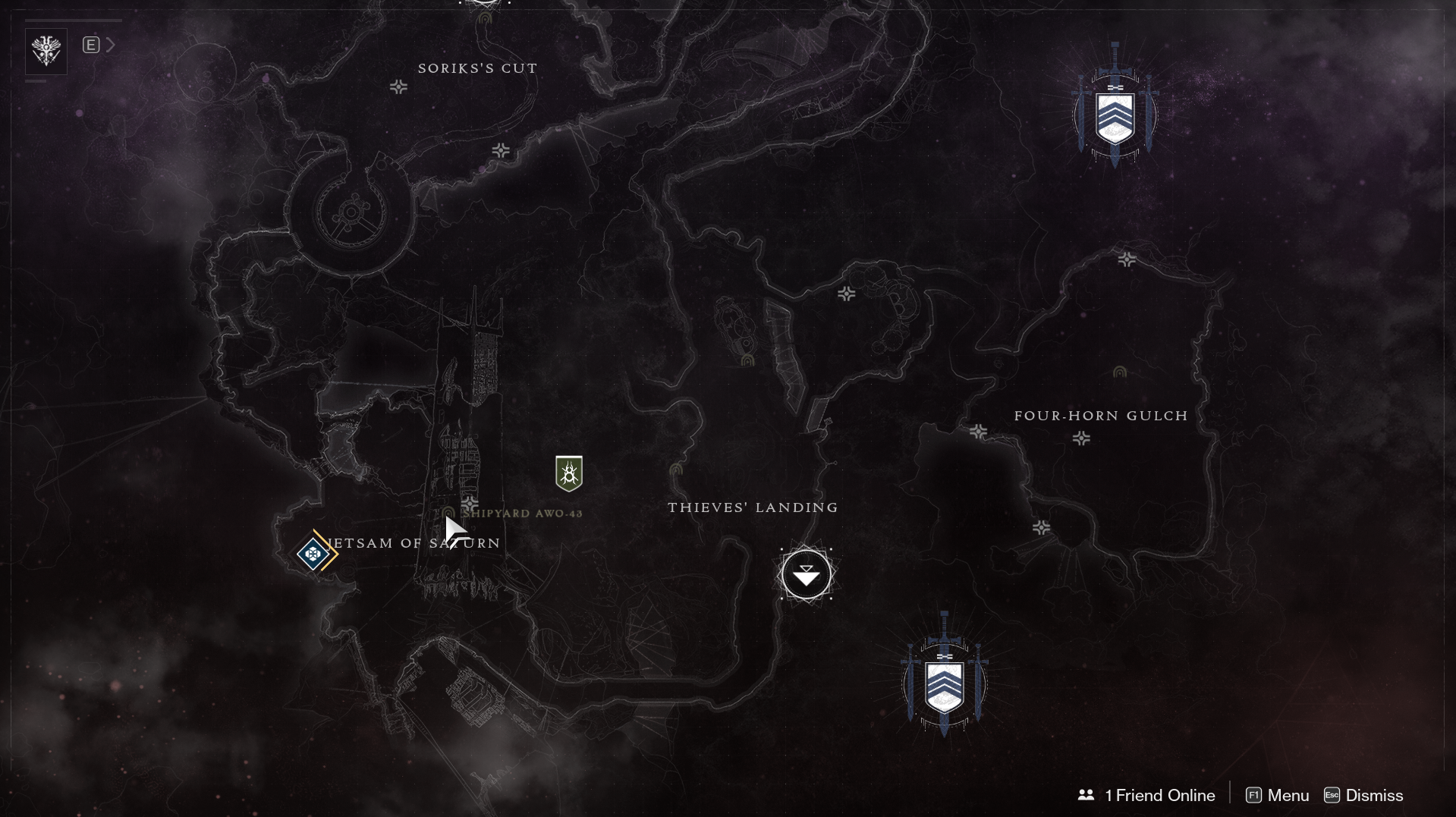This screenshot has width=1456, height=817.
Task: Open the Menu
Action: click(x=1278, y=795)
